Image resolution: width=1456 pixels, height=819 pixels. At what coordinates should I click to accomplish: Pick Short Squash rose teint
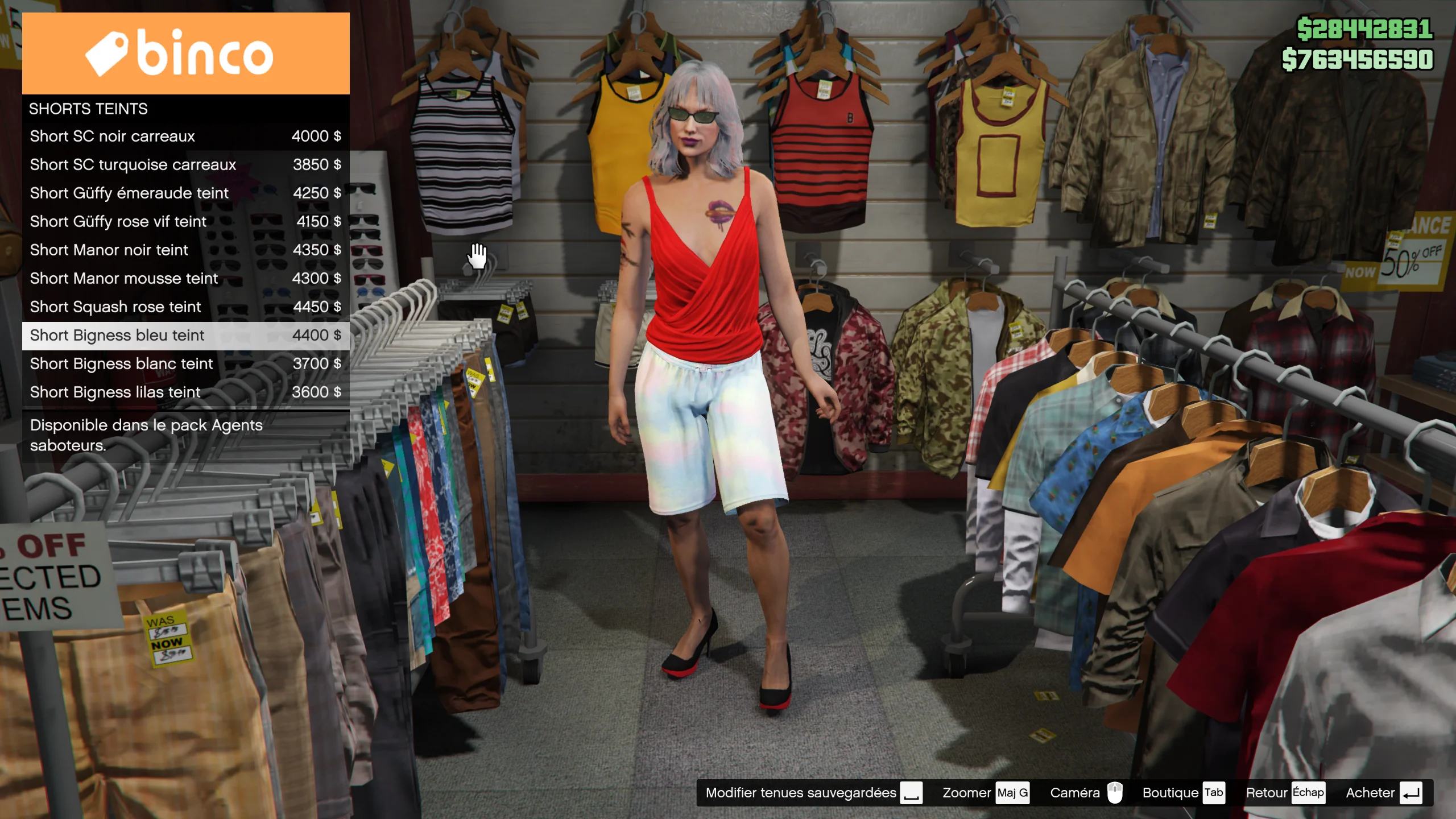click(x=185, y=307)
